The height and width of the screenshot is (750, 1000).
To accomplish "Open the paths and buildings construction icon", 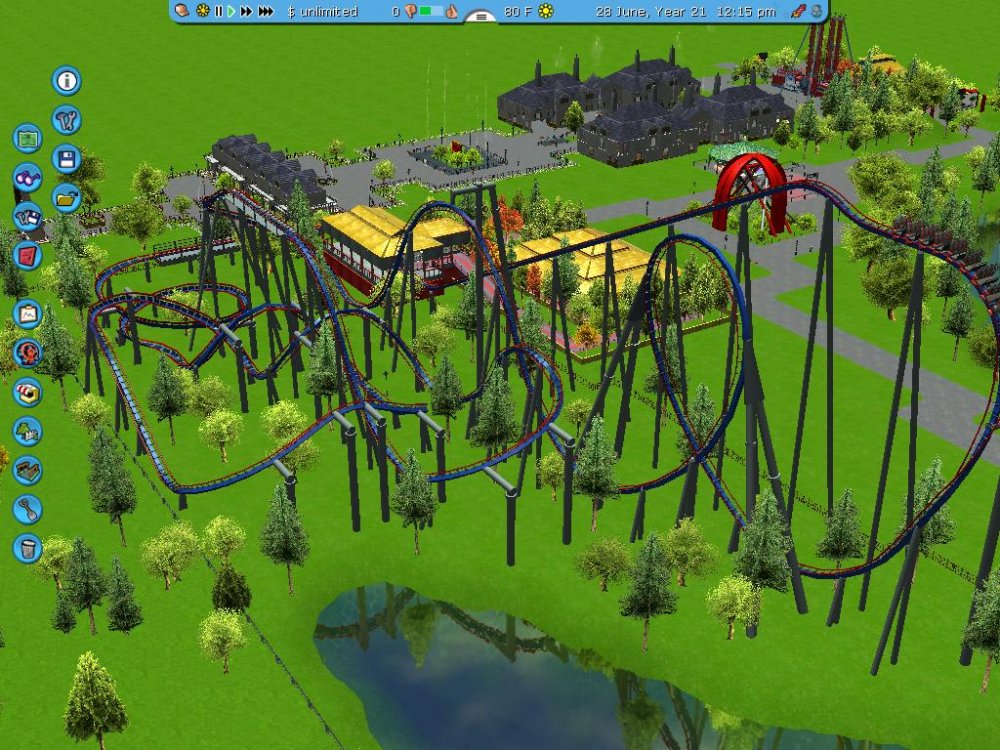I will 27,470.
